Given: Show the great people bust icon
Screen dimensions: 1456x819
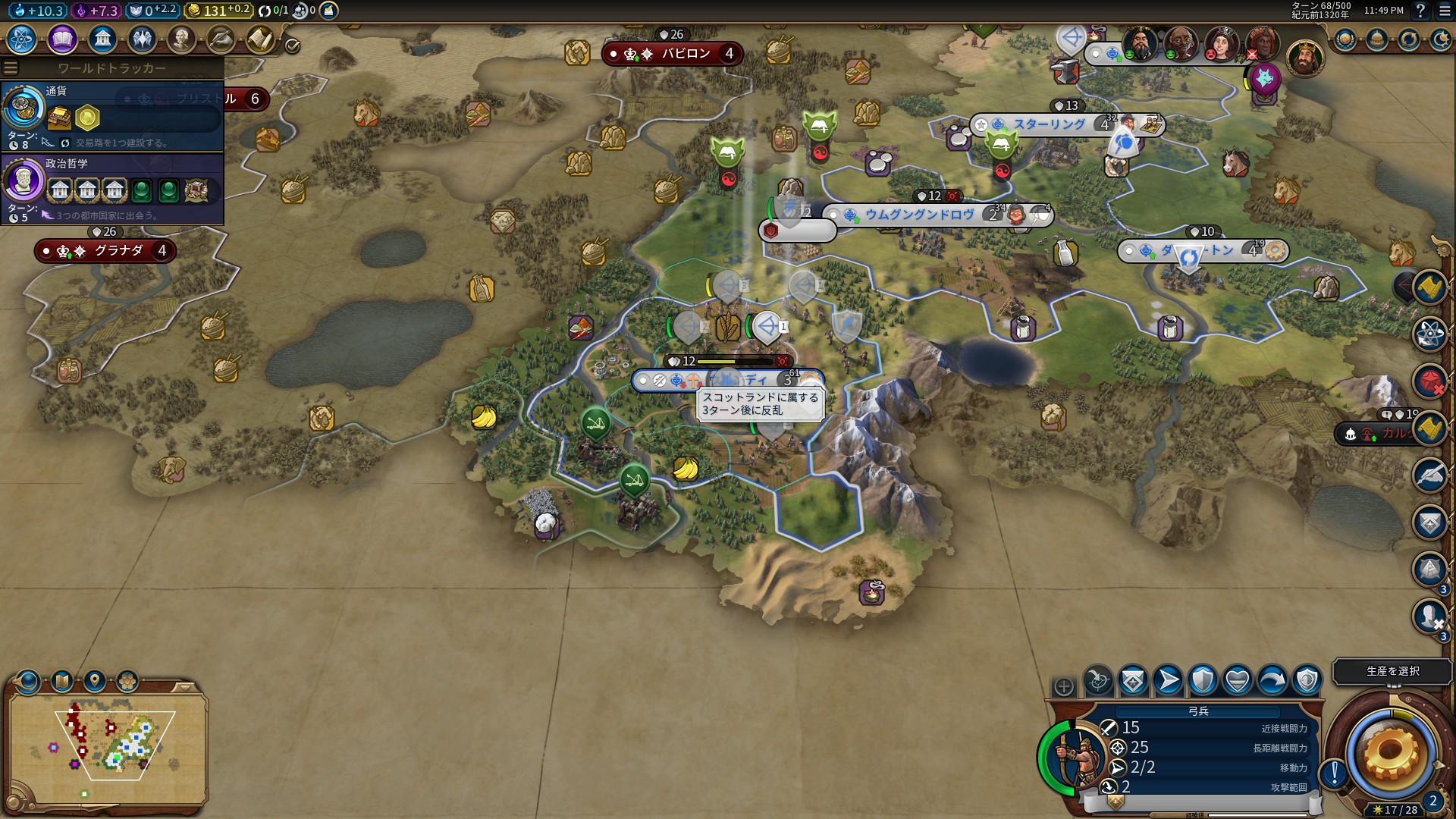Looking at the screenshot, I should (181, 39).
